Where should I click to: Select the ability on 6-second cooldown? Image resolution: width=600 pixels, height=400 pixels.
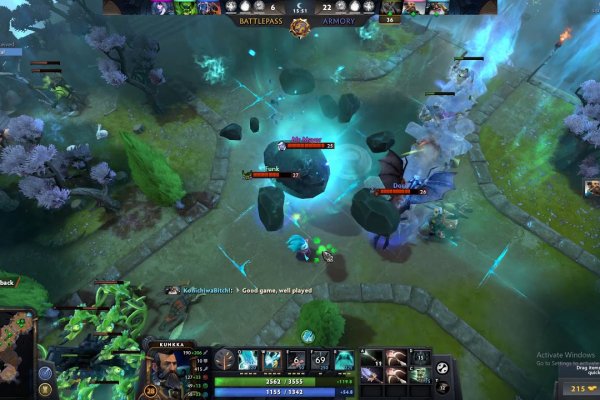(296, 360)
